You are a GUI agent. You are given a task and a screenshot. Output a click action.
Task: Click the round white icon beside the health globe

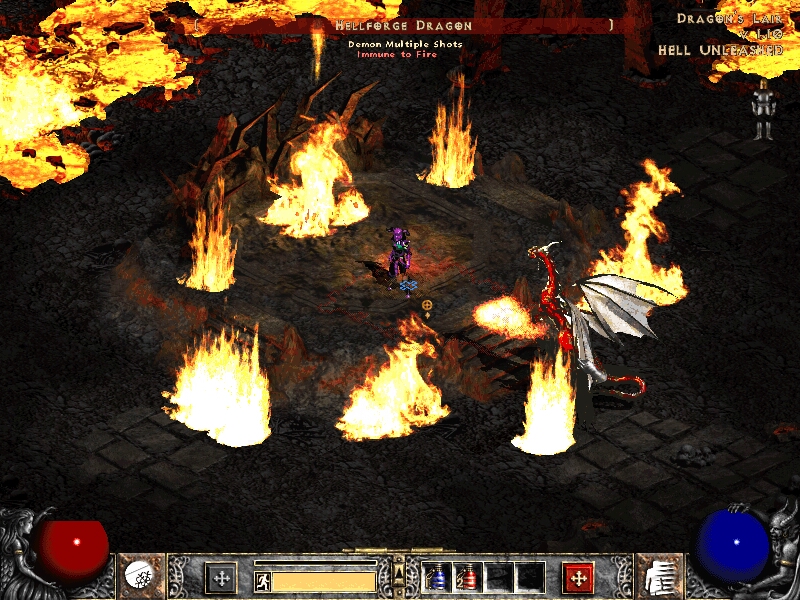137,575
